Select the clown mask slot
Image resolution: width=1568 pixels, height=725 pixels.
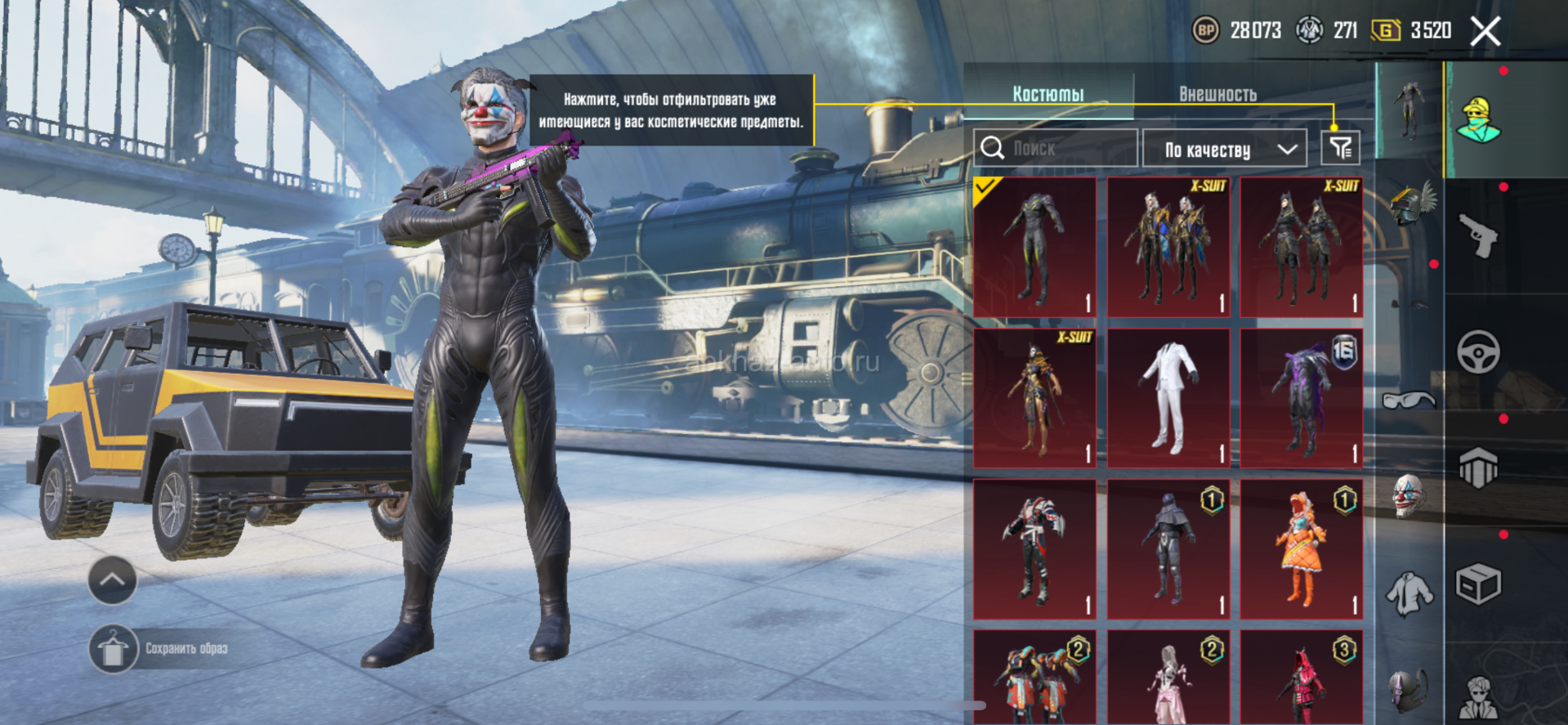click(x=1409, y=495)
